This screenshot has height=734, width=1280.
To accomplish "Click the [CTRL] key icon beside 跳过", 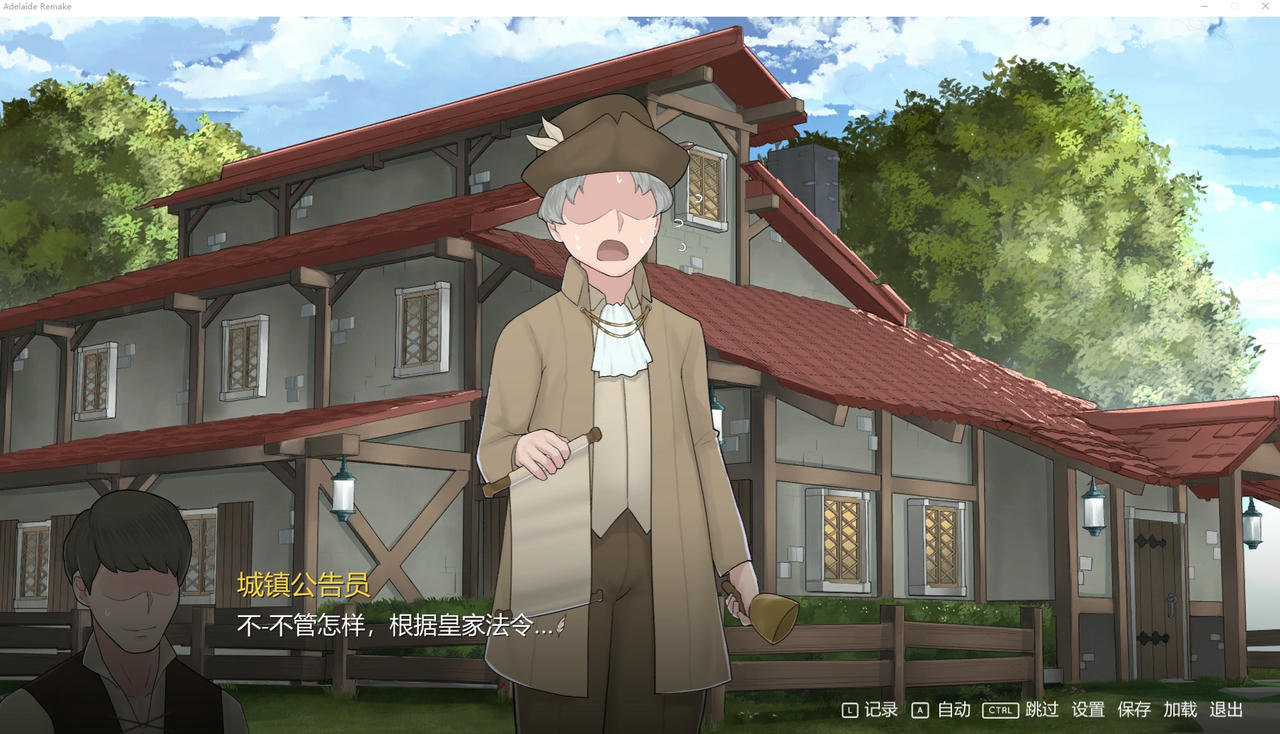I will point(1000,710).
